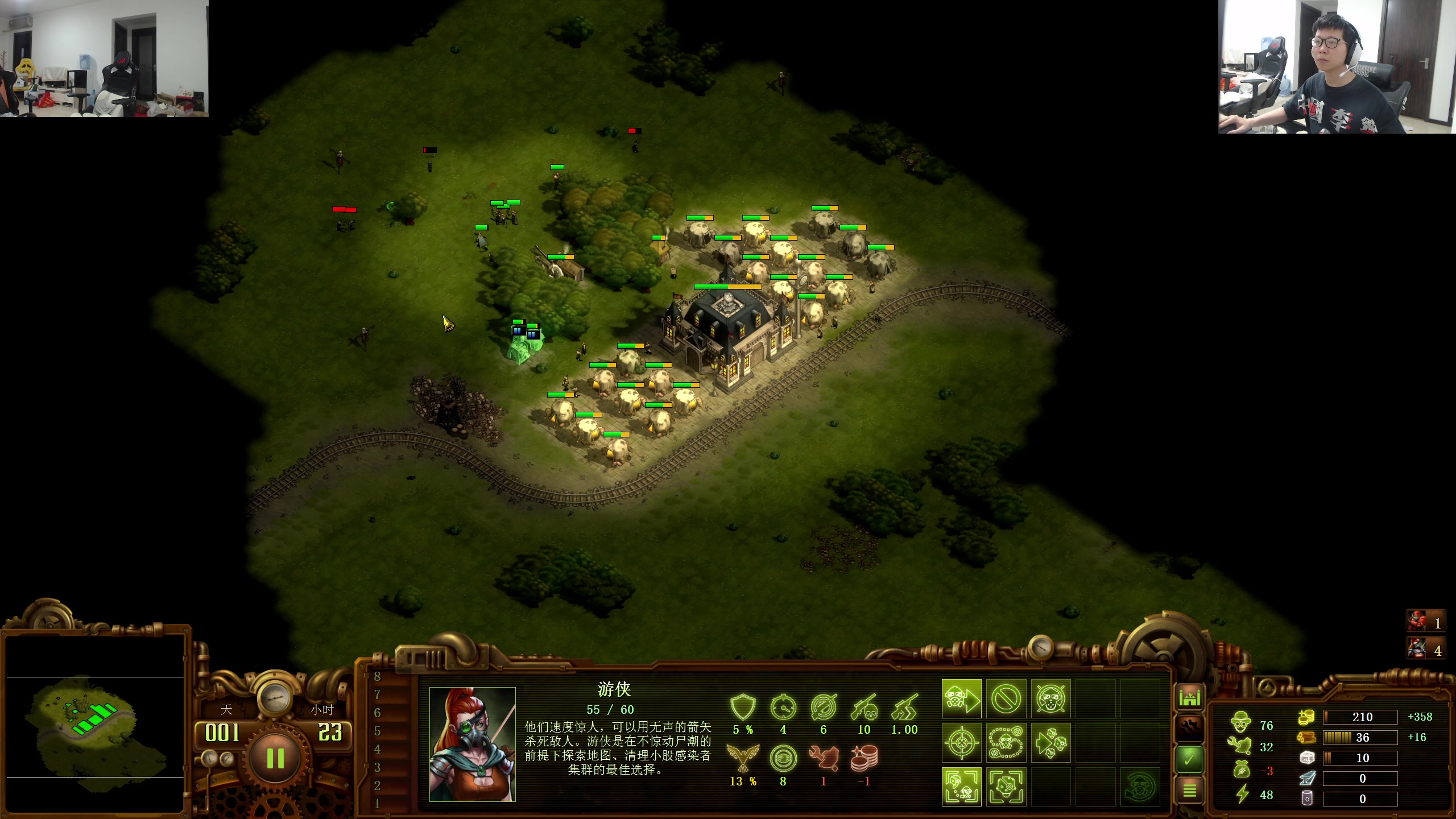The image size is (1456, 819).
Task: Select the Ranger unit portrait
Action: [x=472, y=744]
